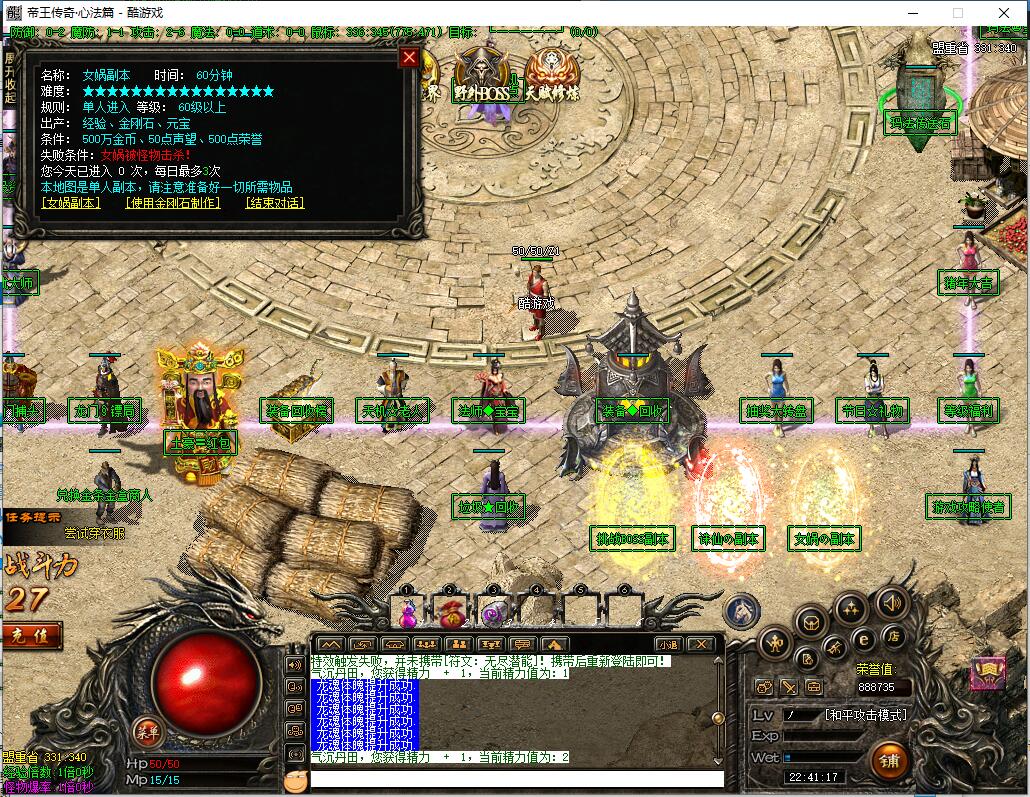Choose [结束对话] to end the conversation

(x=274, y=203)
